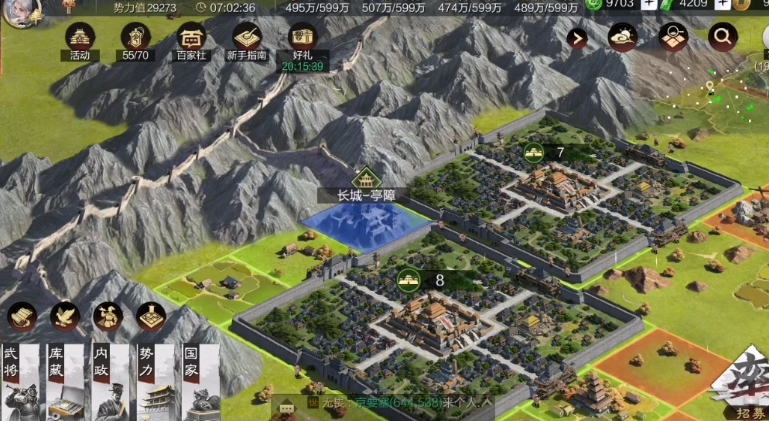This screenshot has height=421, width=769.
Task: Open the 活动 events icon
Action: [79, 38]
